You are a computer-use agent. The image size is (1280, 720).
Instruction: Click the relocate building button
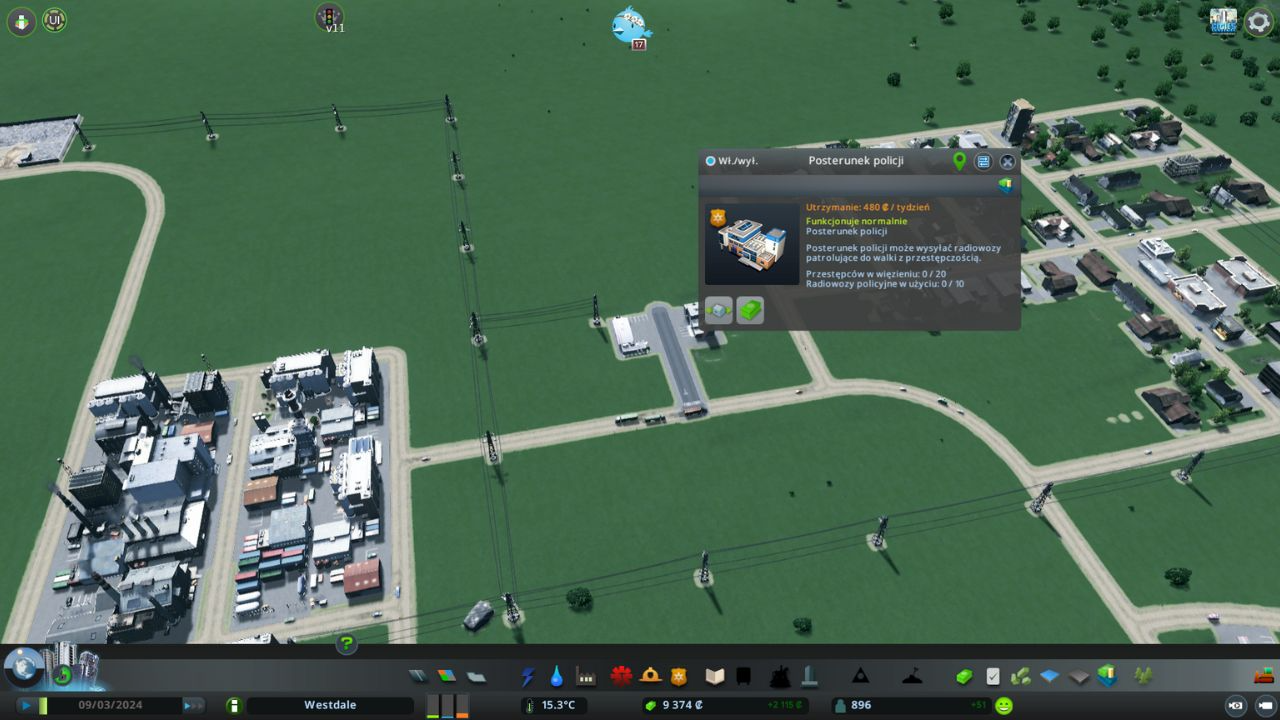point(718,311)
